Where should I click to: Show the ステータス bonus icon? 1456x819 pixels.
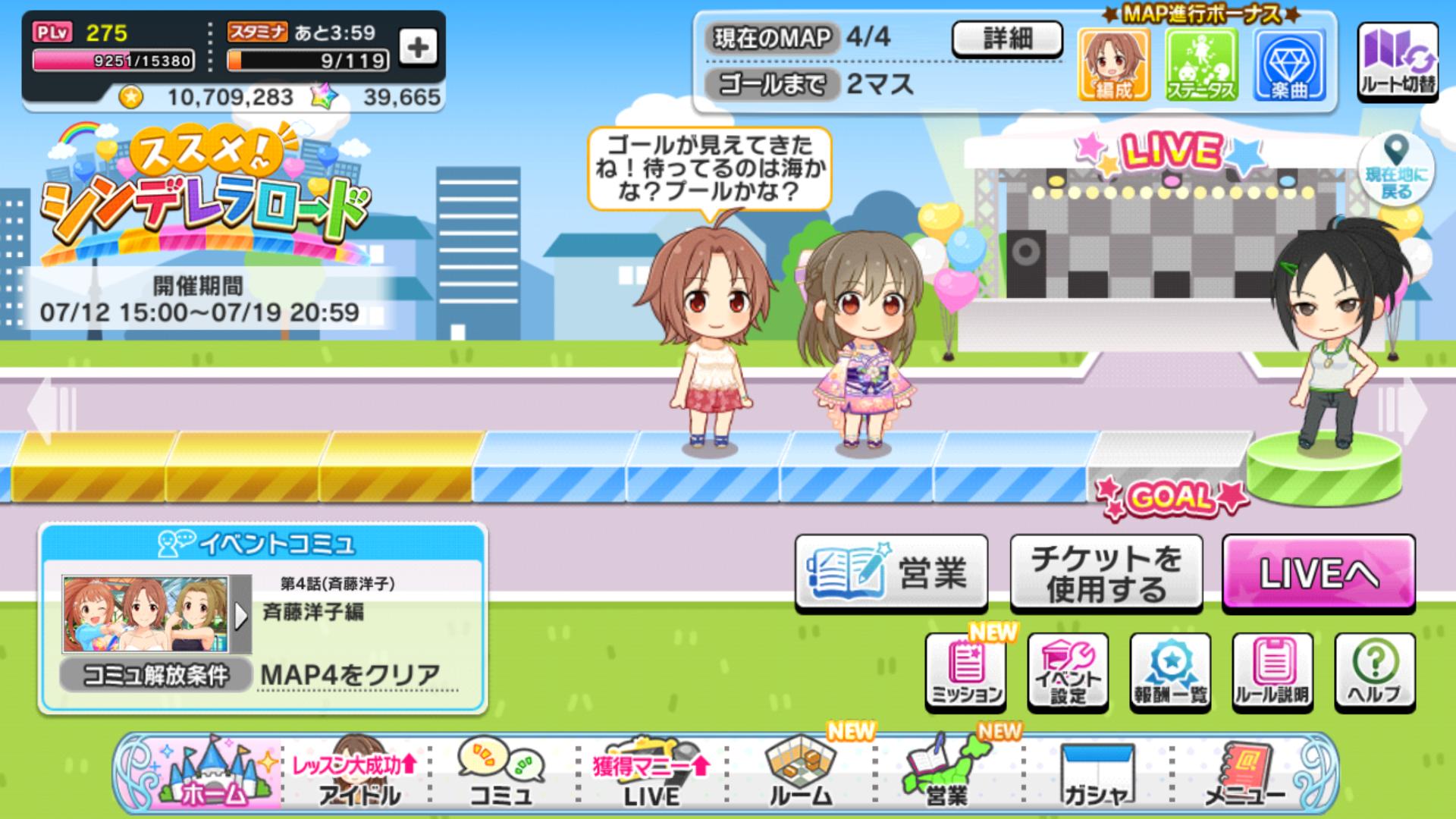(1201, 65)
